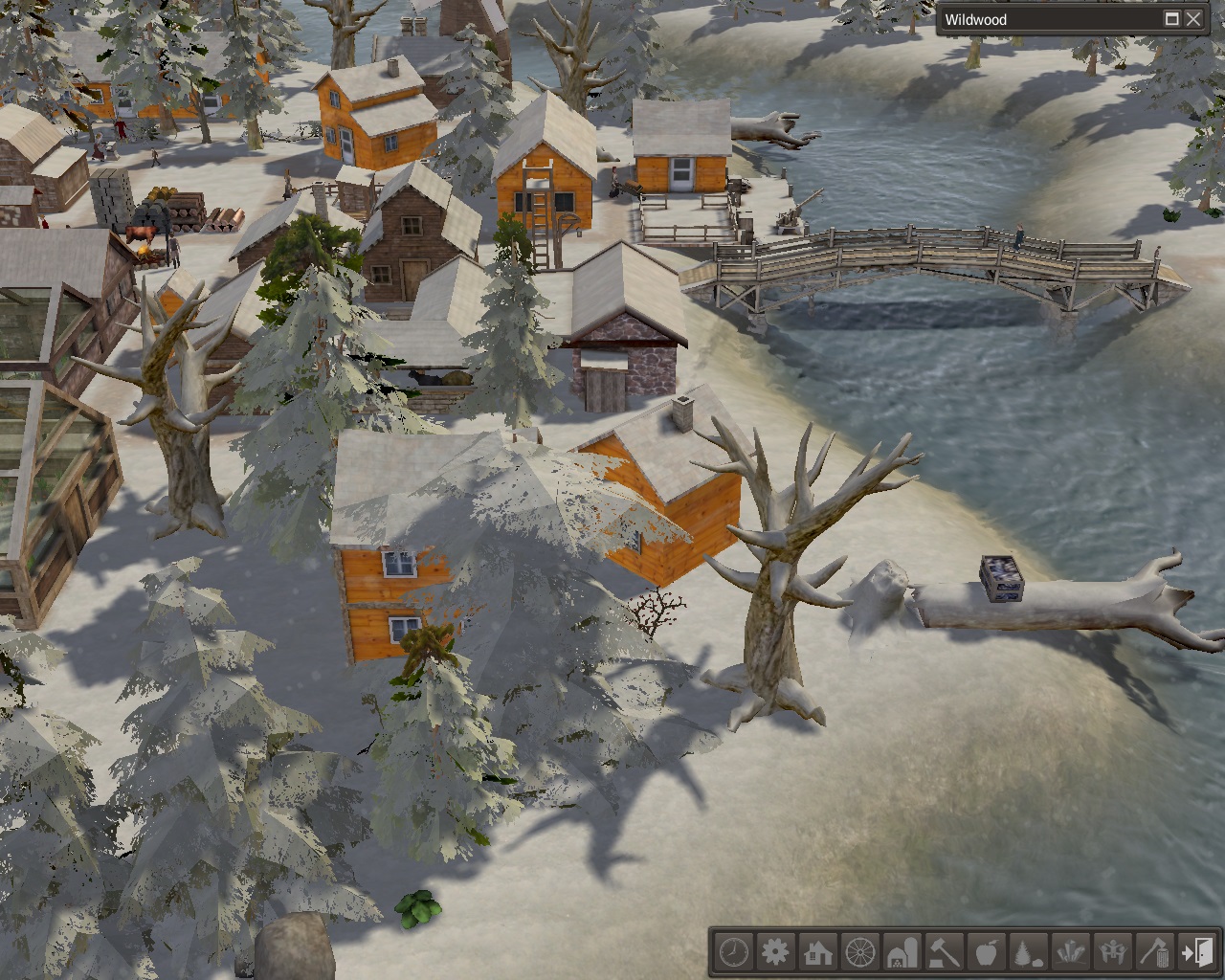The width and height of the screenshot is (1225, 980).
Task: Open the barn and silo storage menu
Action: click(x=902, y=952)
